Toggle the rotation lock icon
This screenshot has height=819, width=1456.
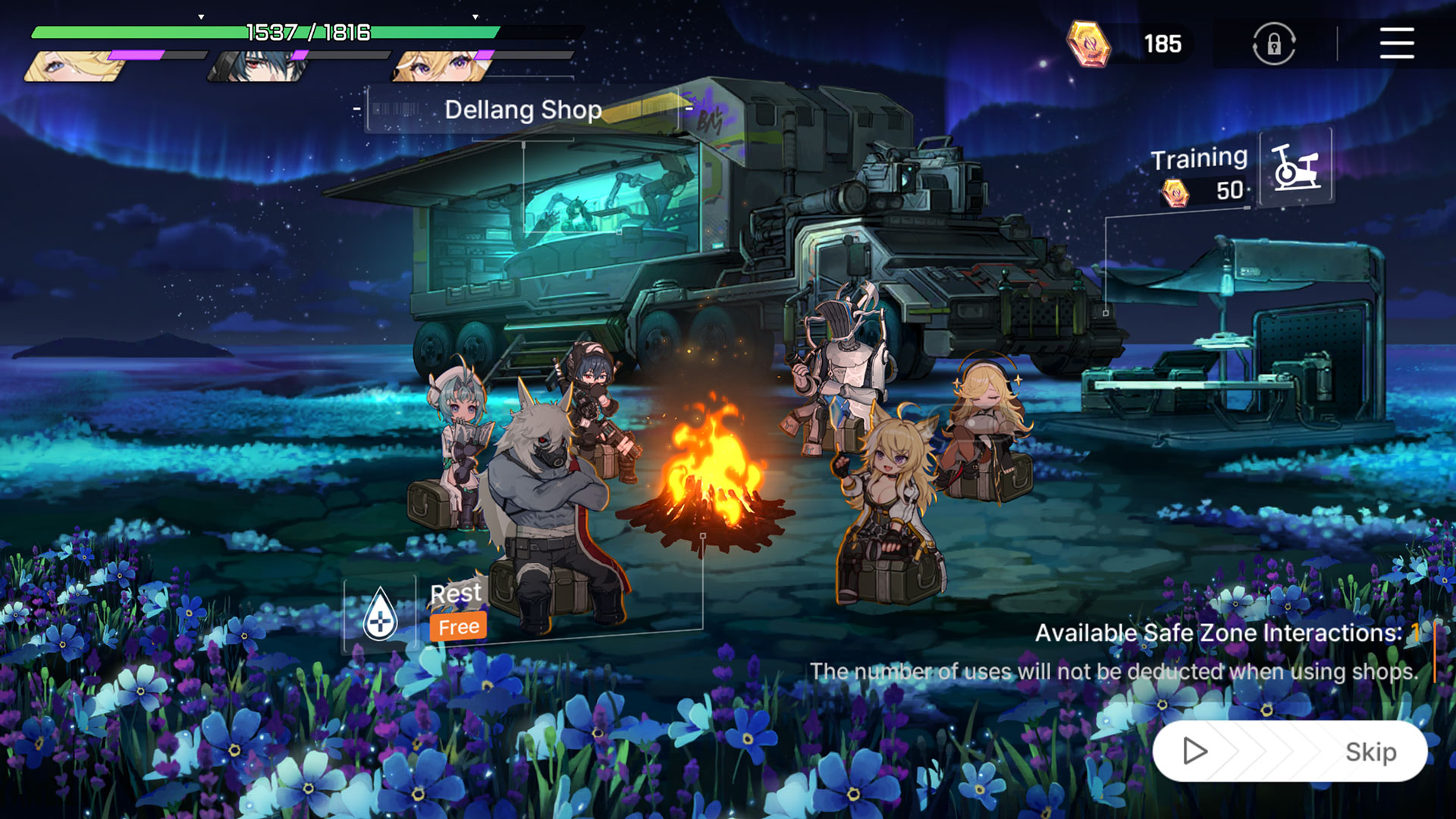[x=1273, y=43]
